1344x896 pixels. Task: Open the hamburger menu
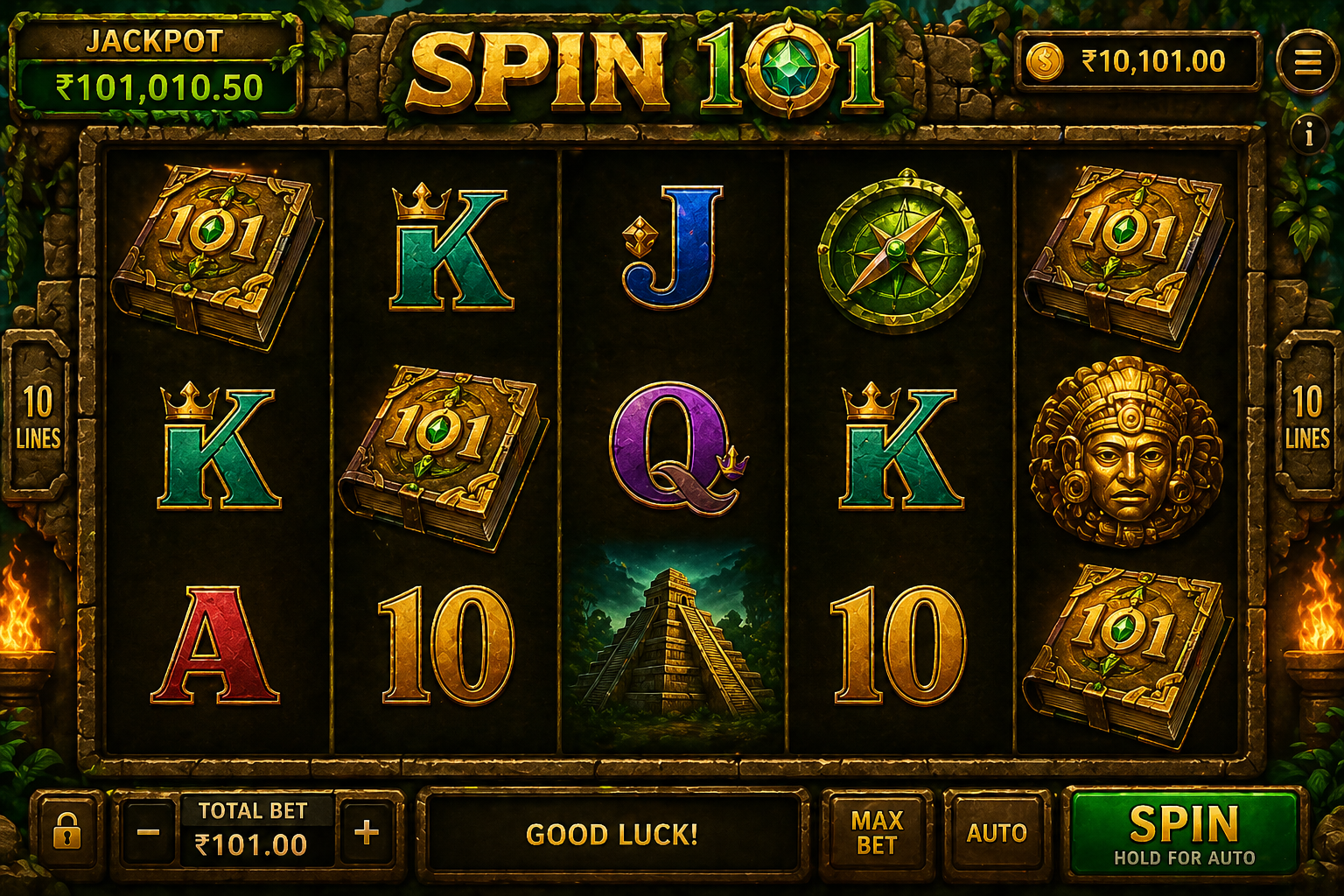(1308, 61)
